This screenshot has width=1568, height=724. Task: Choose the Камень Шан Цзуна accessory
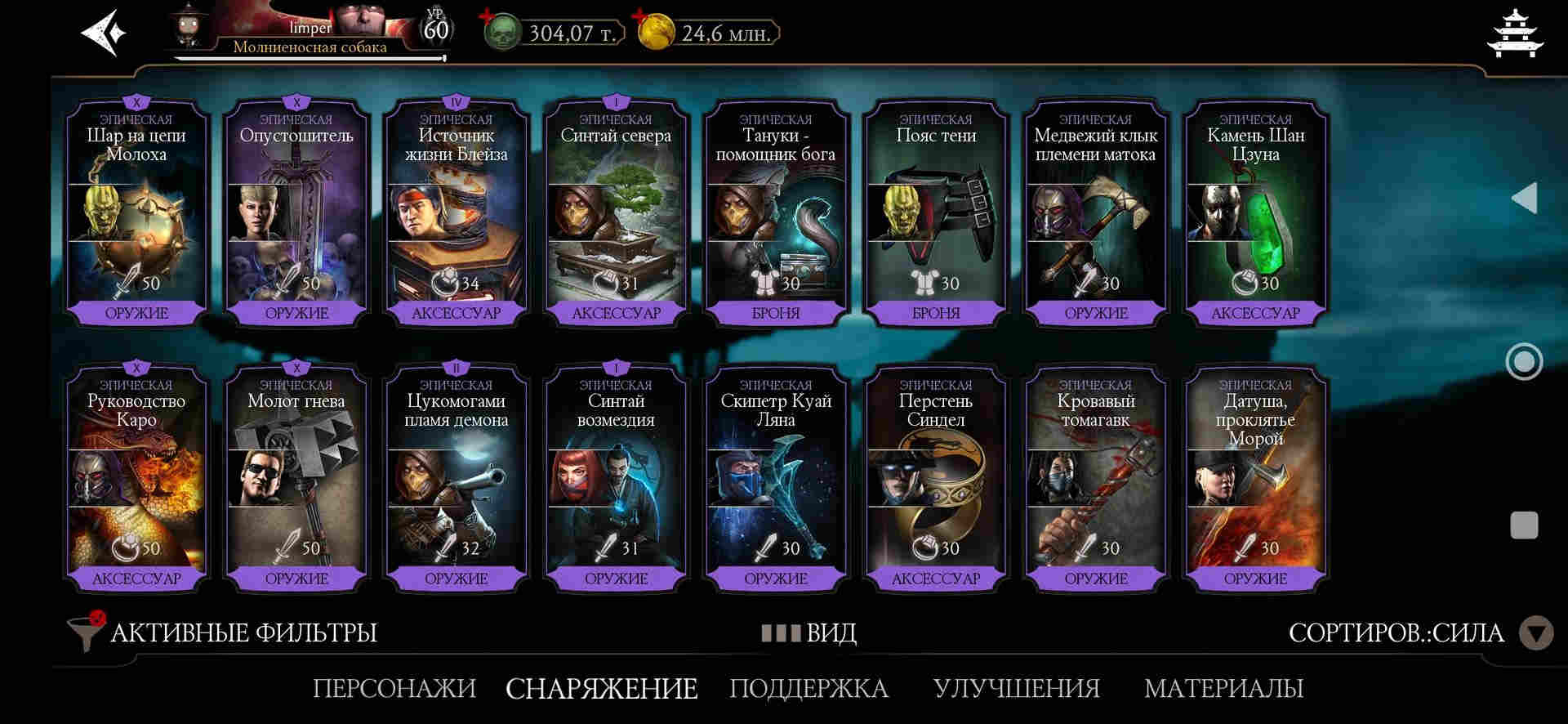[x=1255, y=214]
